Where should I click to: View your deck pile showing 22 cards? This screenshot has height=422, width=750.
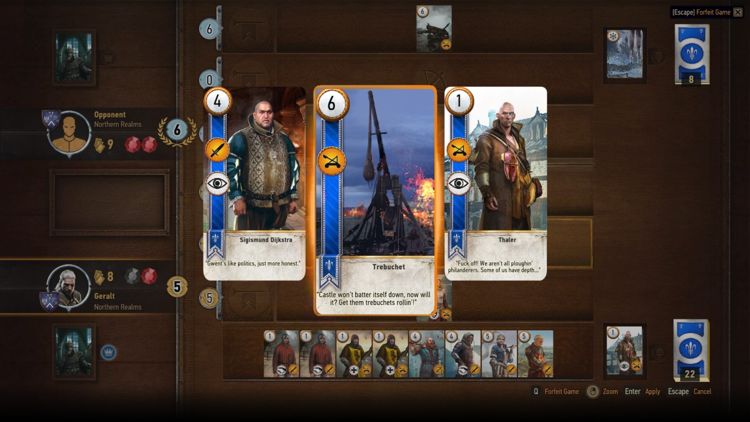click(691, 350)
